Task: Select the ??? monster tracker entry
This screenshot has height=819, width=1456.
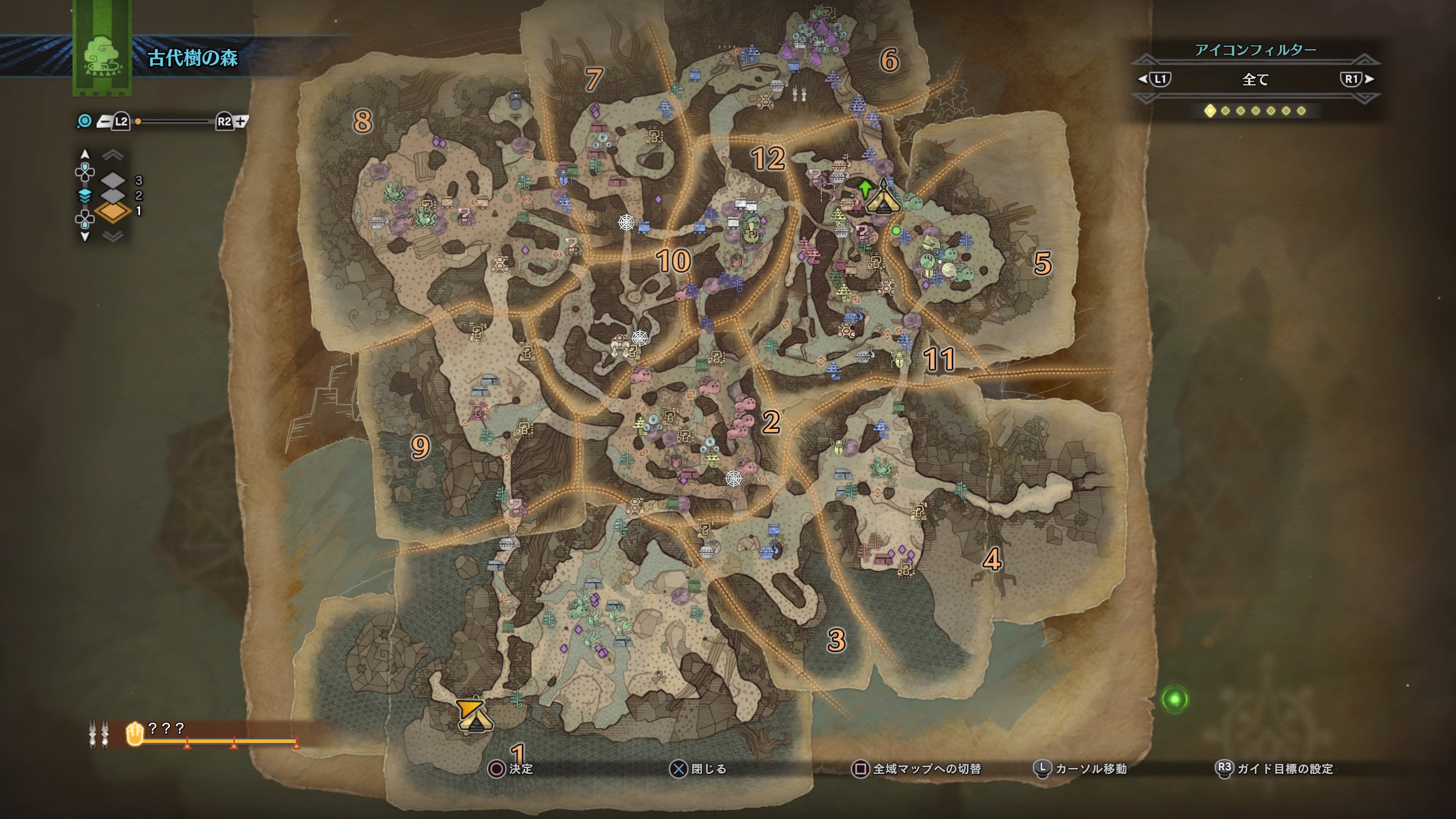Action: pyautogui.click(x=166, y=729)
